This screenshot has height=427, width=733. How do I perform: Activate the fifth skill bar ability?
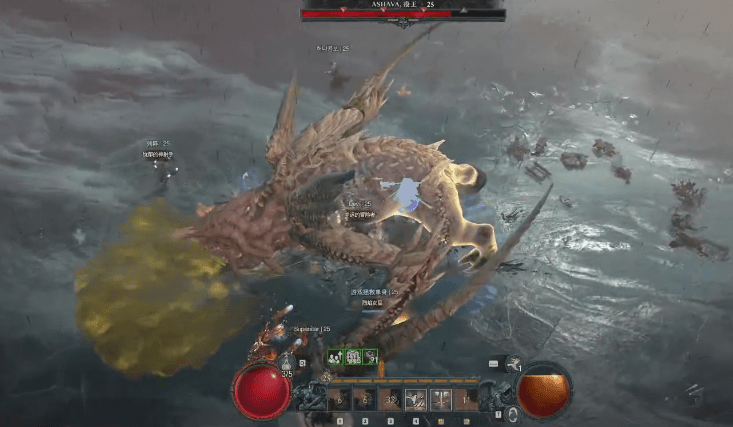[441, 400]
